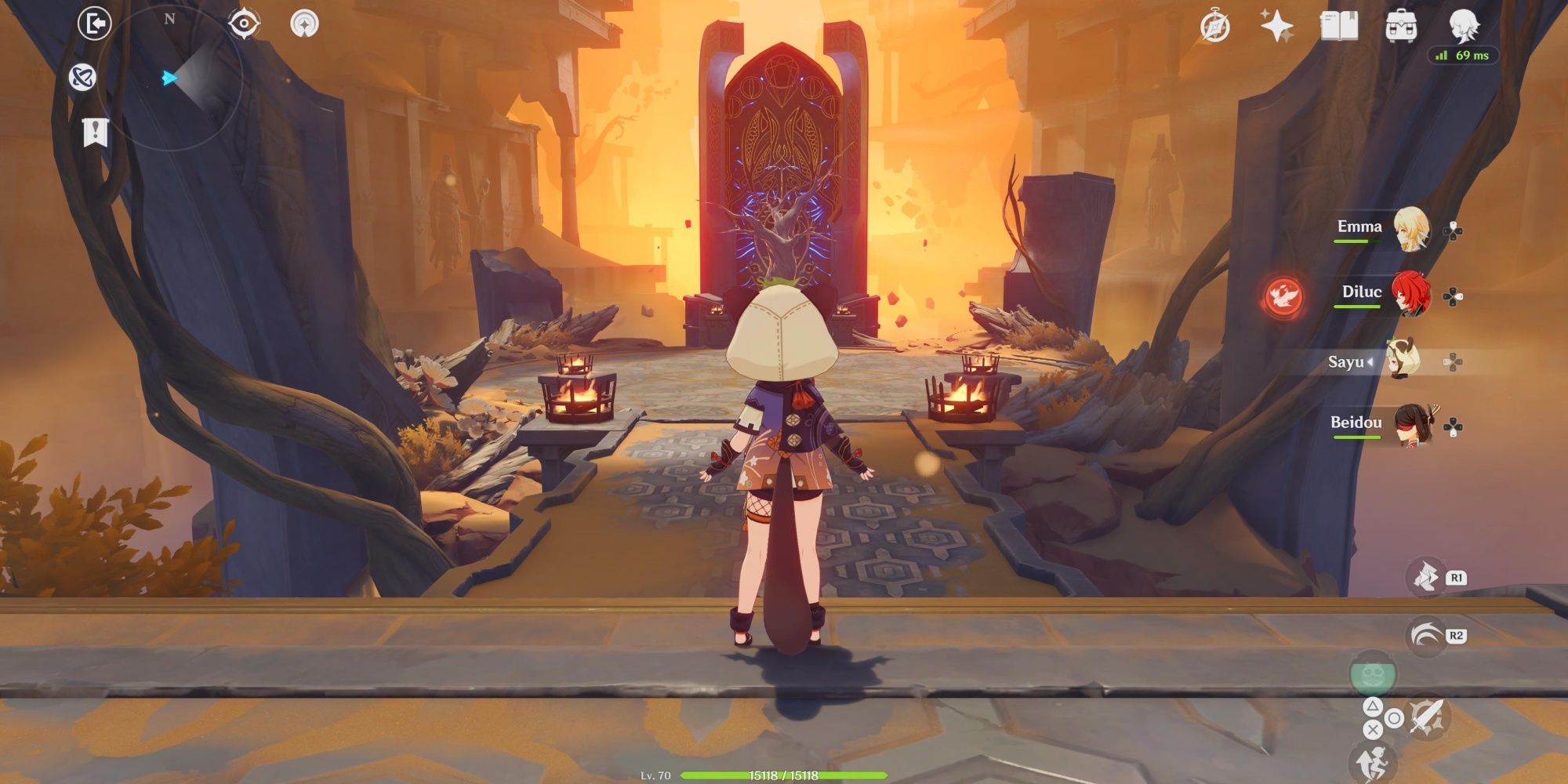Activate Diluc's red phoenix burst icon
1568x784 pixels.
click(x=1284, y=296)
